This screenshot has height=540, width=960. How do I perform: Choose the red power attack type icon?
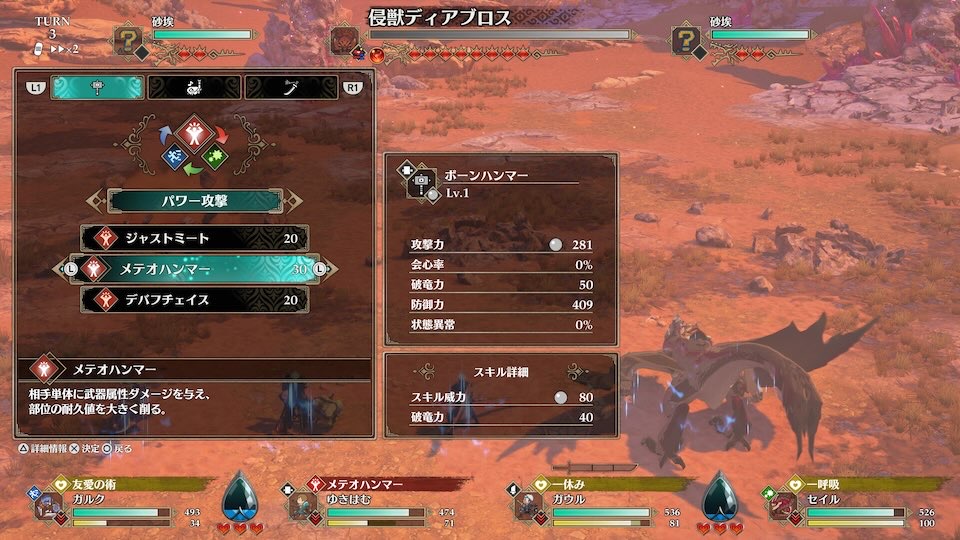click(x=193, y=134)
